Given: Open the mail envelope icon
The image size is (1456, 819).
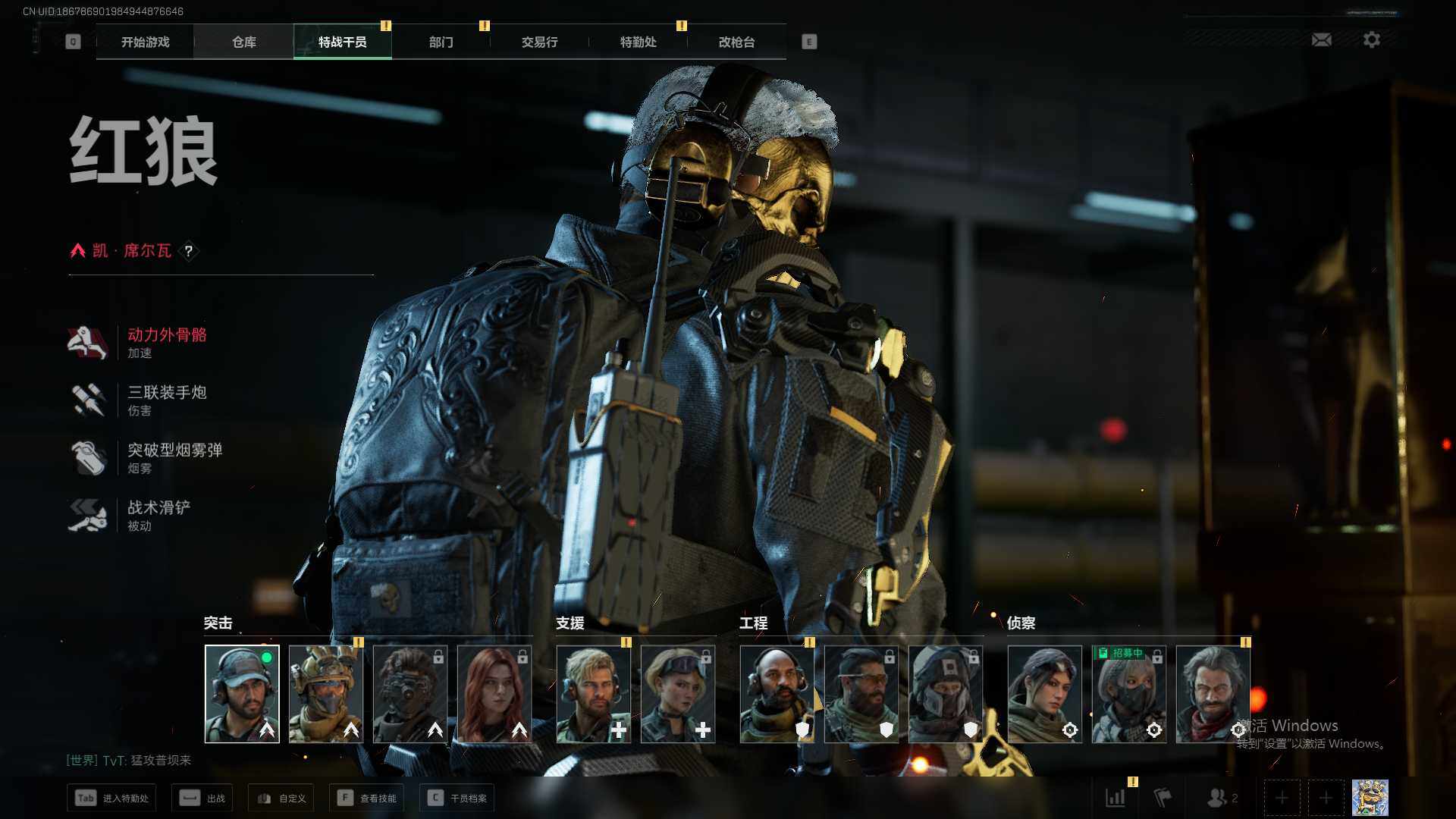Looking at the screenshot, I should point(1321,39).
